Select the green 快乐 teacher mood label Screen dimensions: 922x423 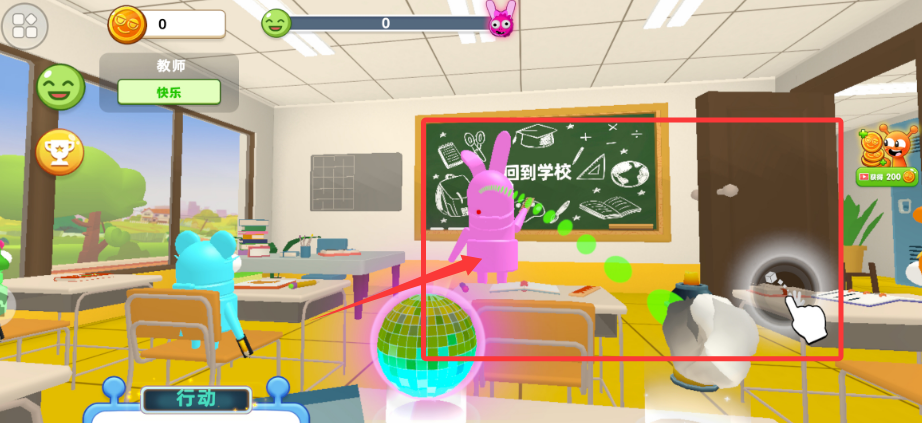(x=168, y=92)
